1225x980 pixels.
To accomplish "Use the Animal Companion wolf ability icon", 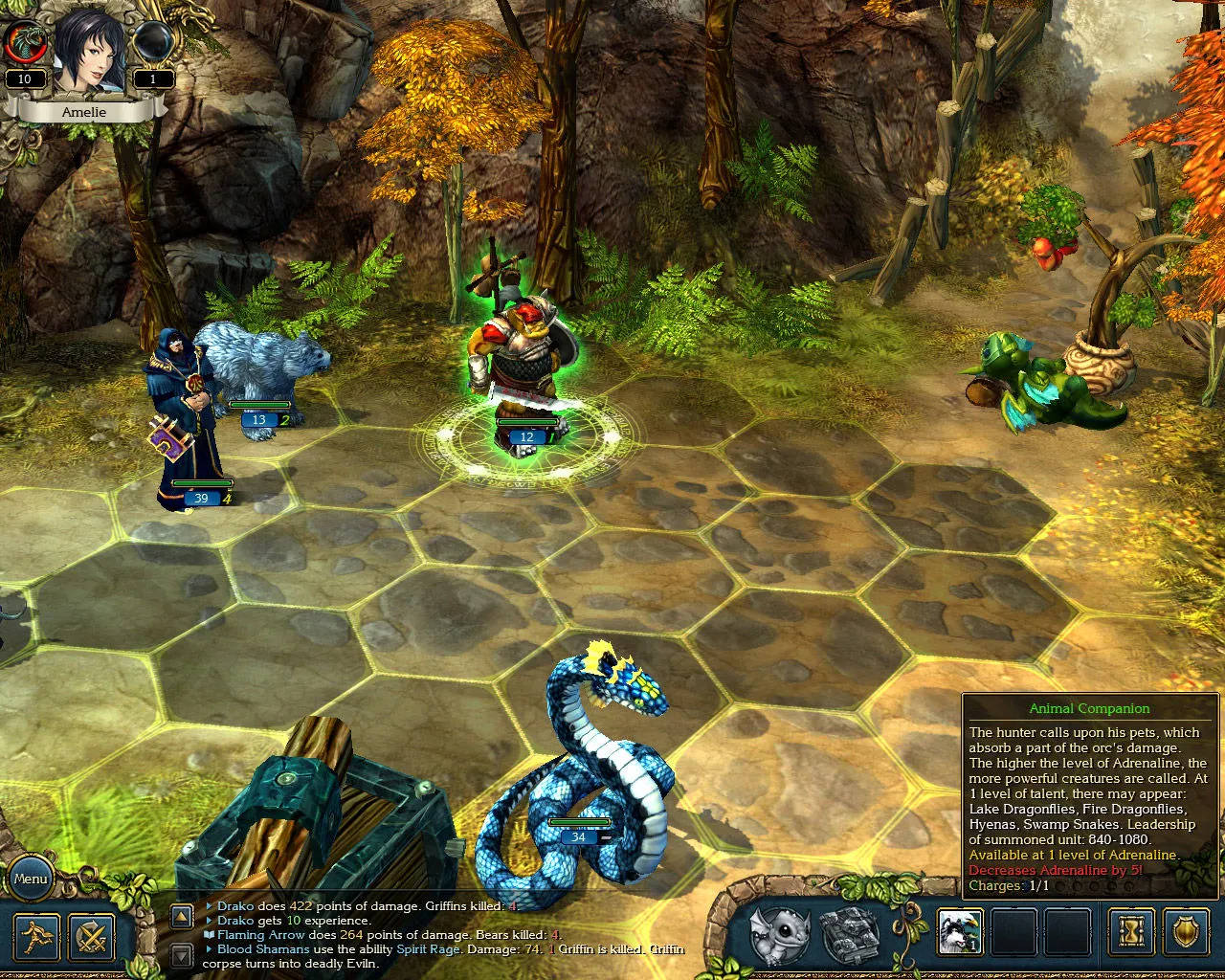I will pyautogui.click(x=962, y=933).
